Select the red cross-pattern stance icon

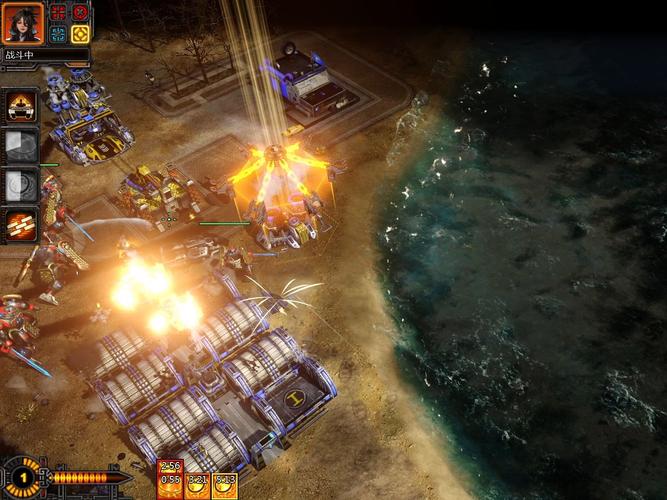(58, 13)
